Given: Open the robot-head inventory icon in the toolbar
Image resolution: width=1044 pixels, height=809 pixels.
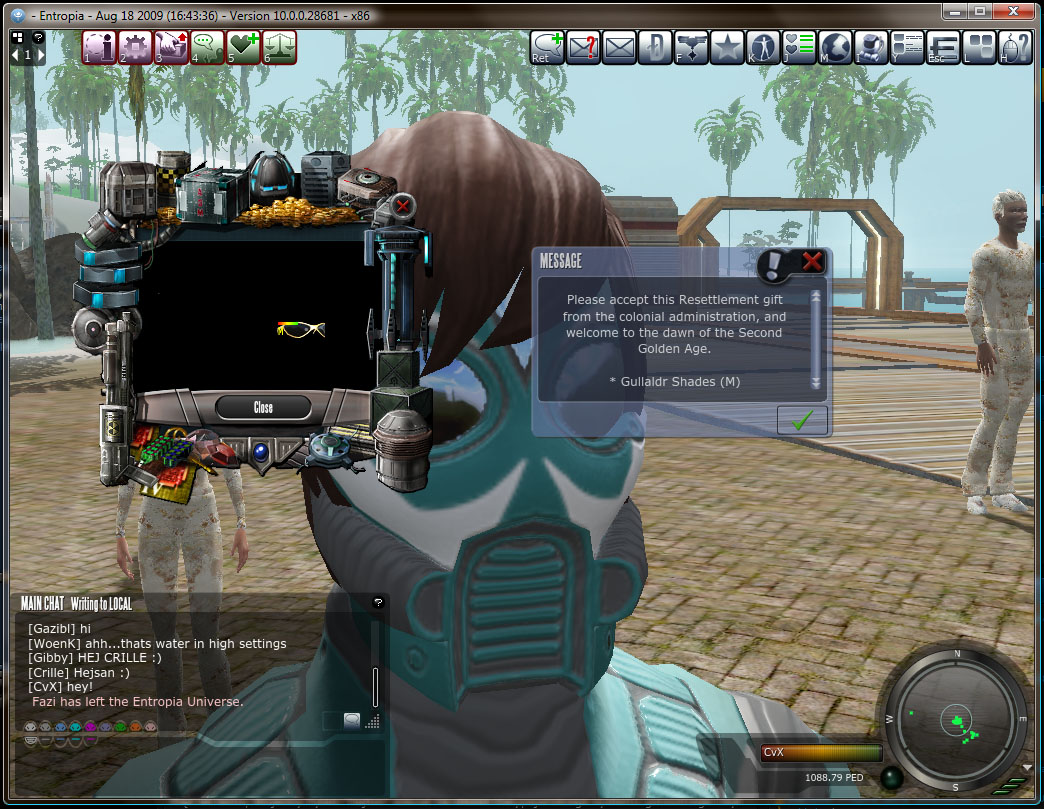Looking at the screenshot, I should [x=871, y=47].
